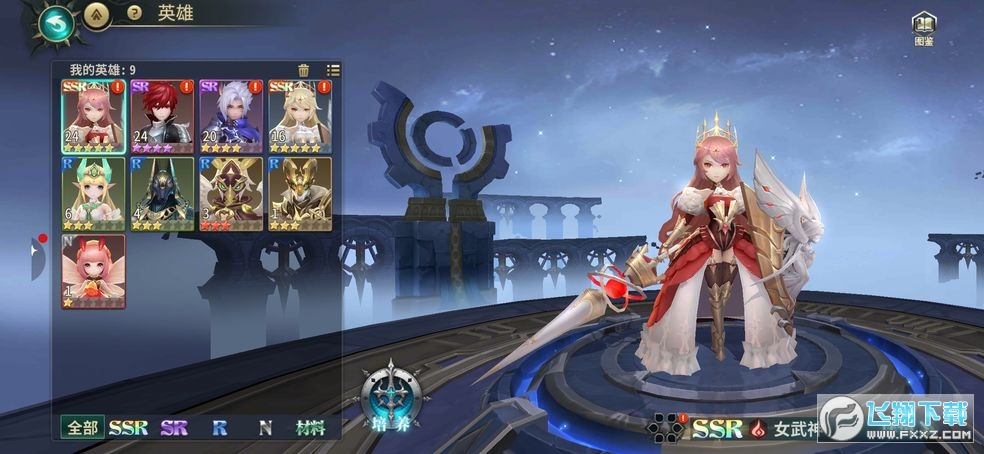This screenshot has width=984, height=454.
Task: Pick the blonde SSR hero card
Action: pos(299,116)
